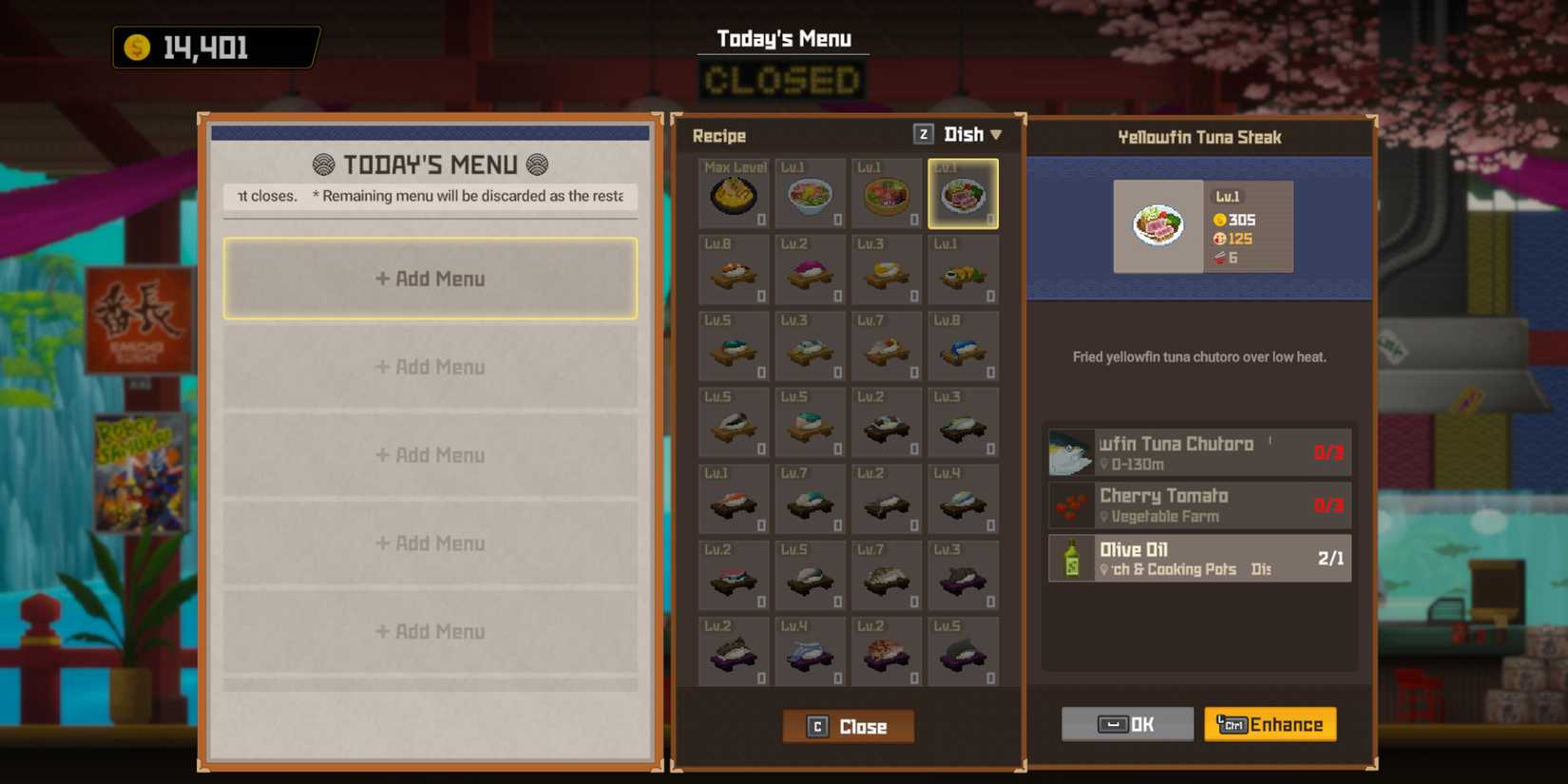Select the Max Level egg dish recipe

click(734, 193)
